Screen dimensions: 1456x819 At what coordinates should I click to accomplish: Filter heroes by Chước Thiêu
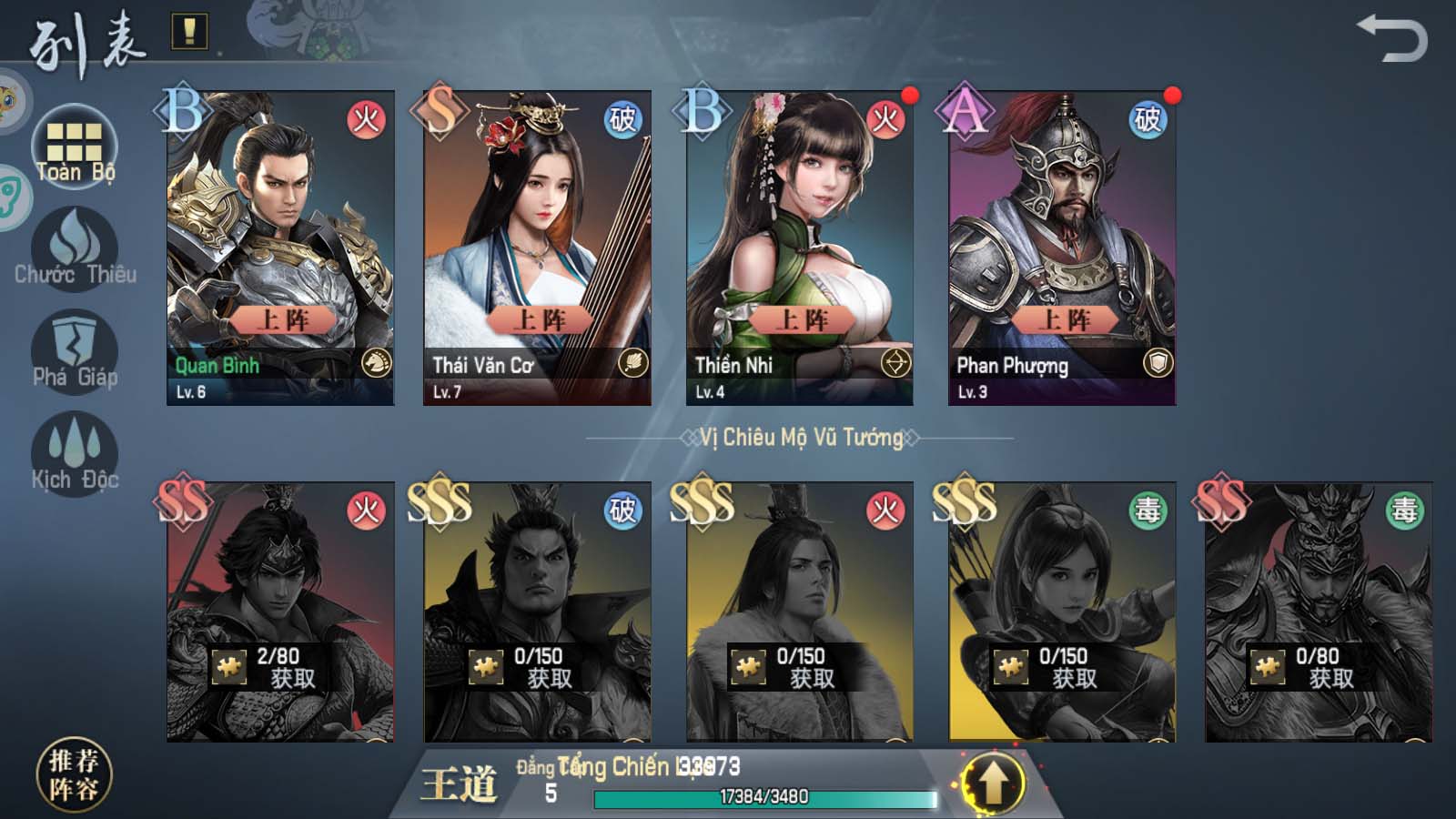coord(75,250)
